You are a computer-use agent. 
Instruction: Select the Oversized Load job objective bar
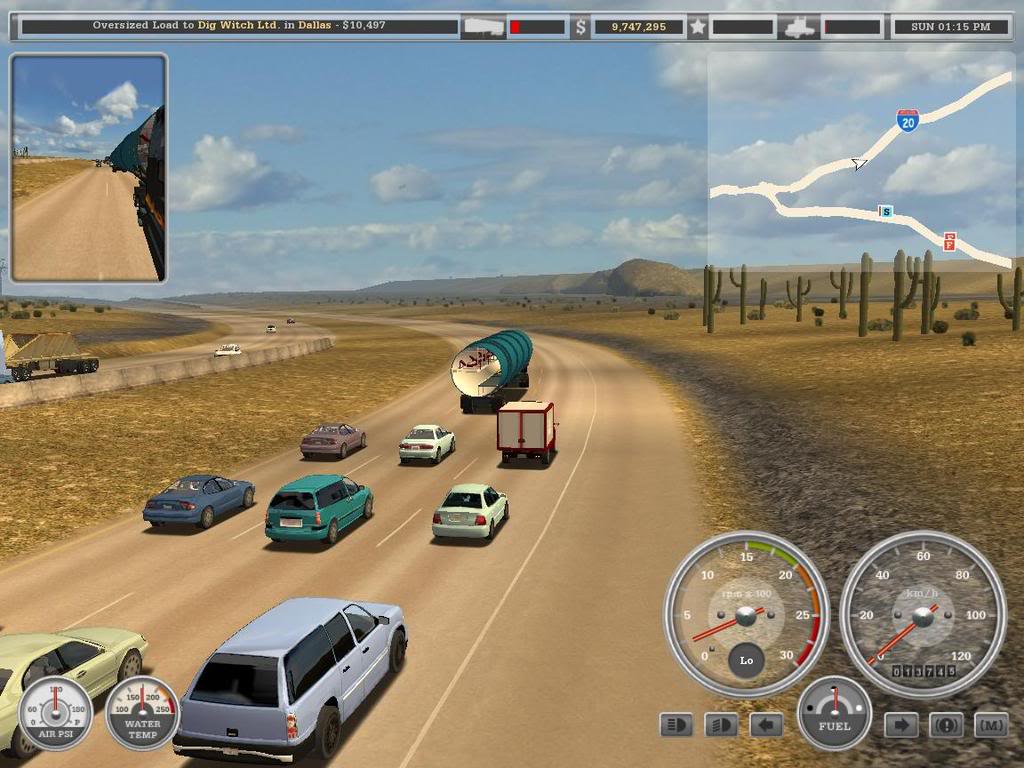point(238,26)
